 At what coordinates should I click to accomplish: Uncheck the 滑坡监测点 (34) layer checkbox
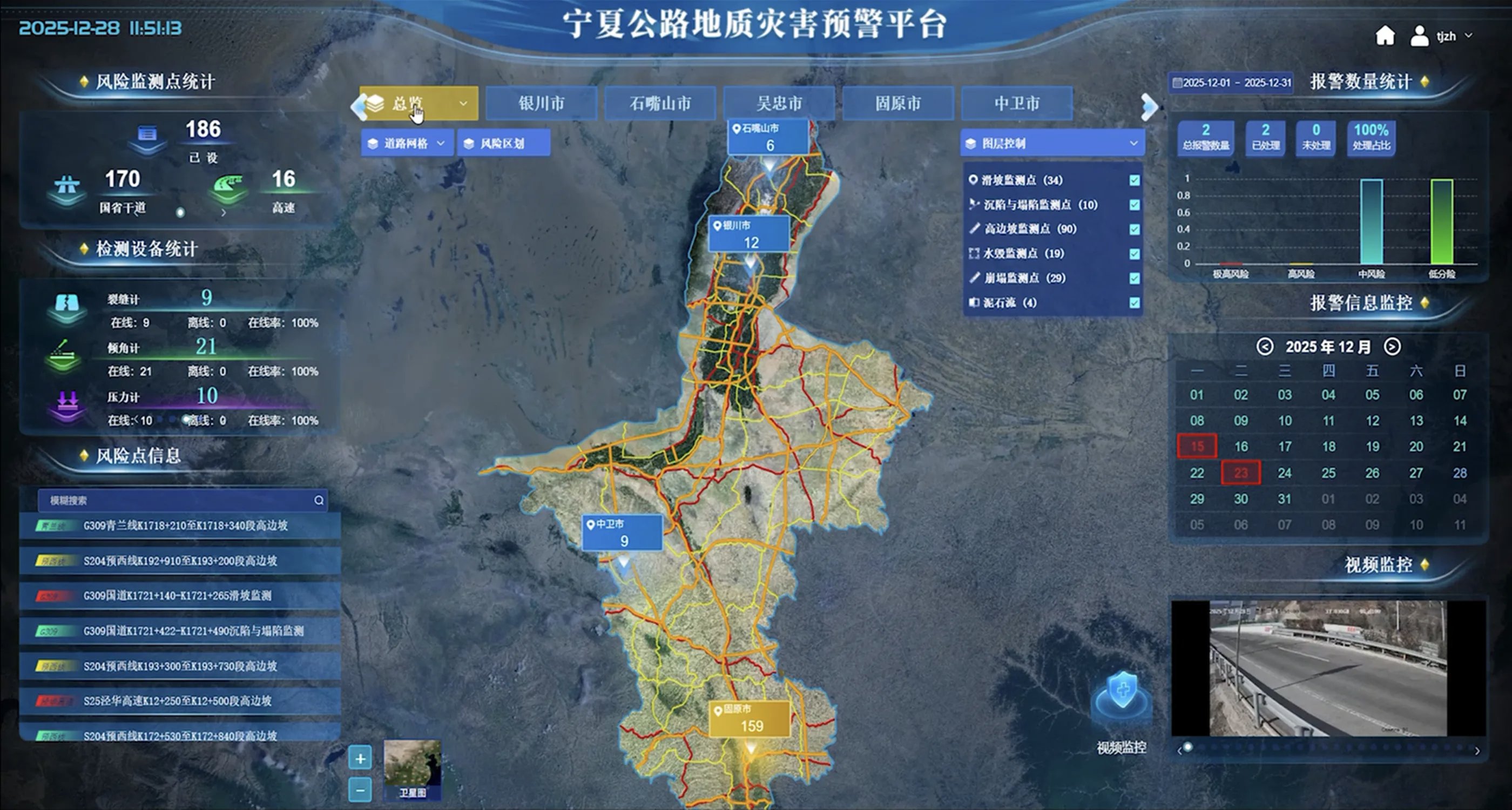tap(1134, 180)
